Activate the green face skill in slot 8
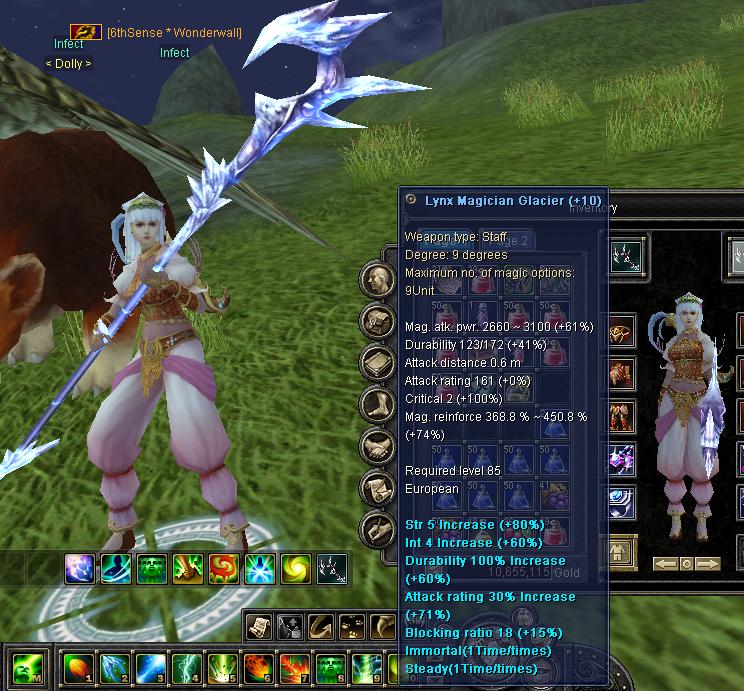Viewport: 744px width, 691px height. click(330, 667)
